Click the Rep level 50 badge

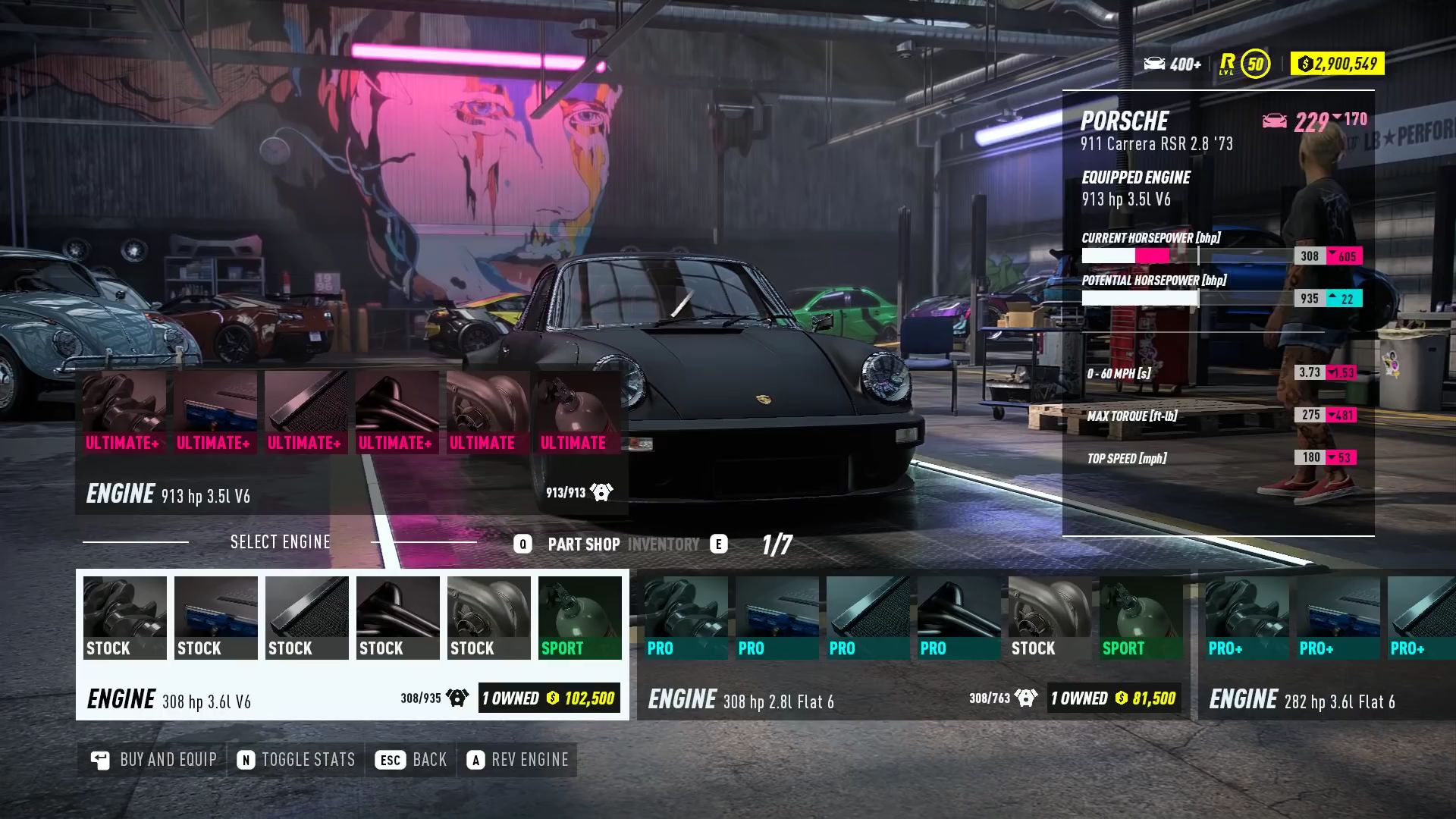1255,64
